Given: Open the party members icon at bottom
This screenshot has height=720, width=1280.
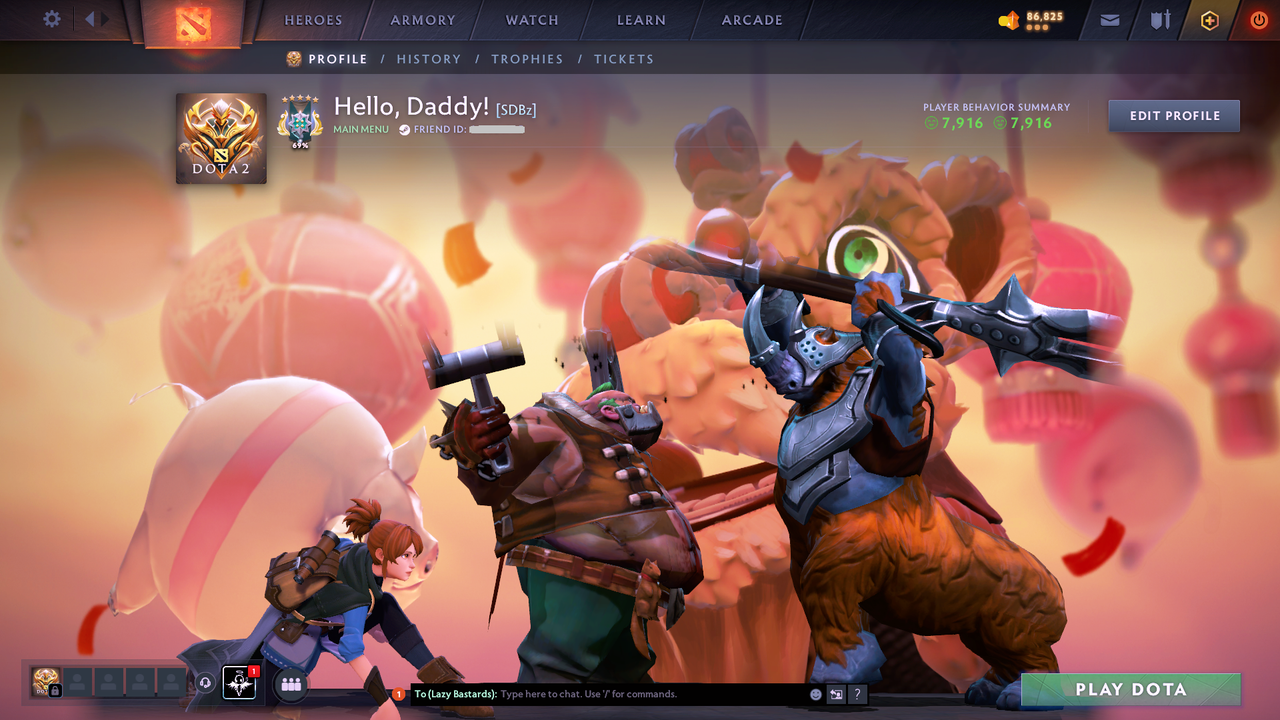Looking at the screenshot, I should pyautogui.click(x=288, y=683).
